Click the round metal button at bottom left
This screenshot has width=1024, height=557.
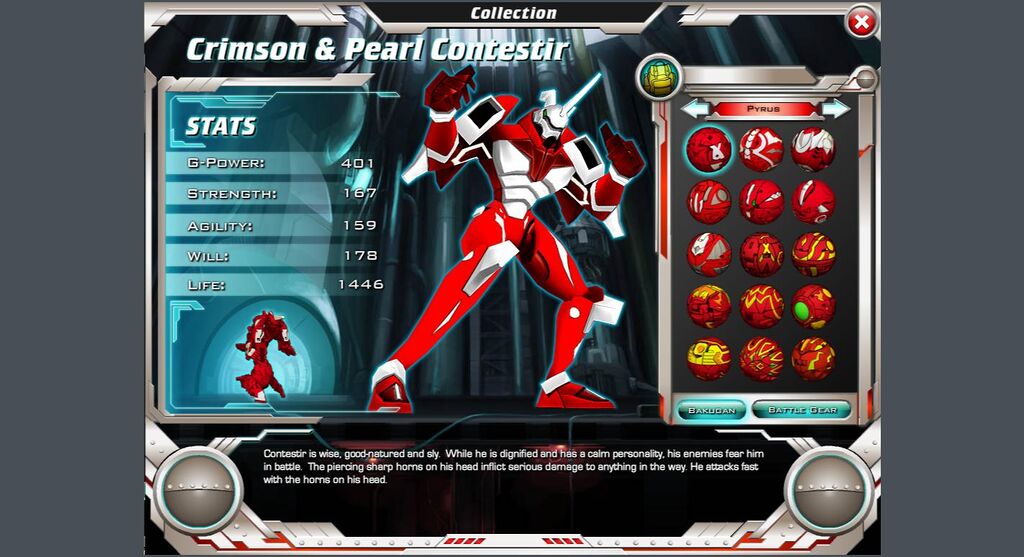pos(197,488)
